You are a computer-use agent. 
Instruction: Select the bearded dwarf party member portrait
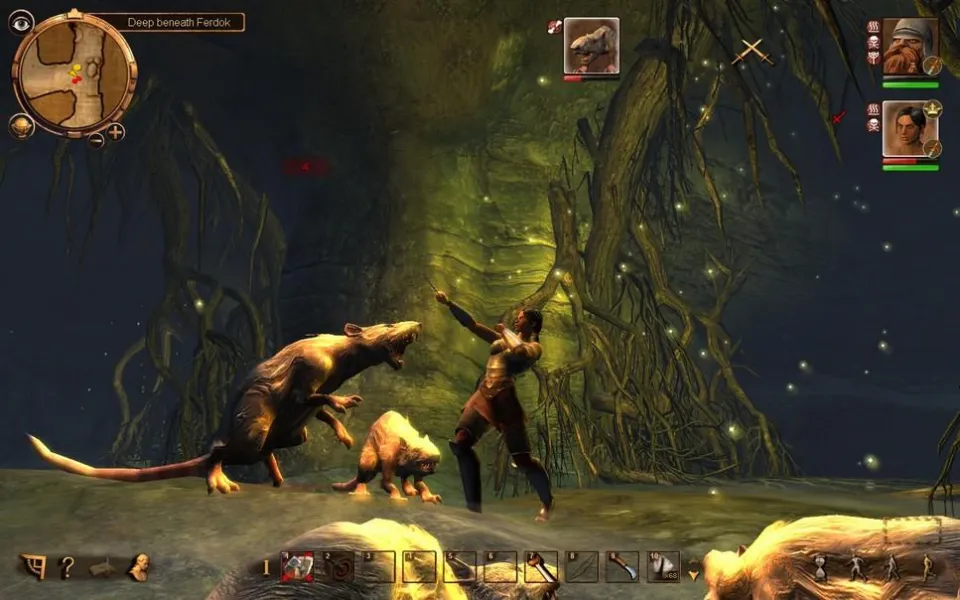click(x=909, y=46)
